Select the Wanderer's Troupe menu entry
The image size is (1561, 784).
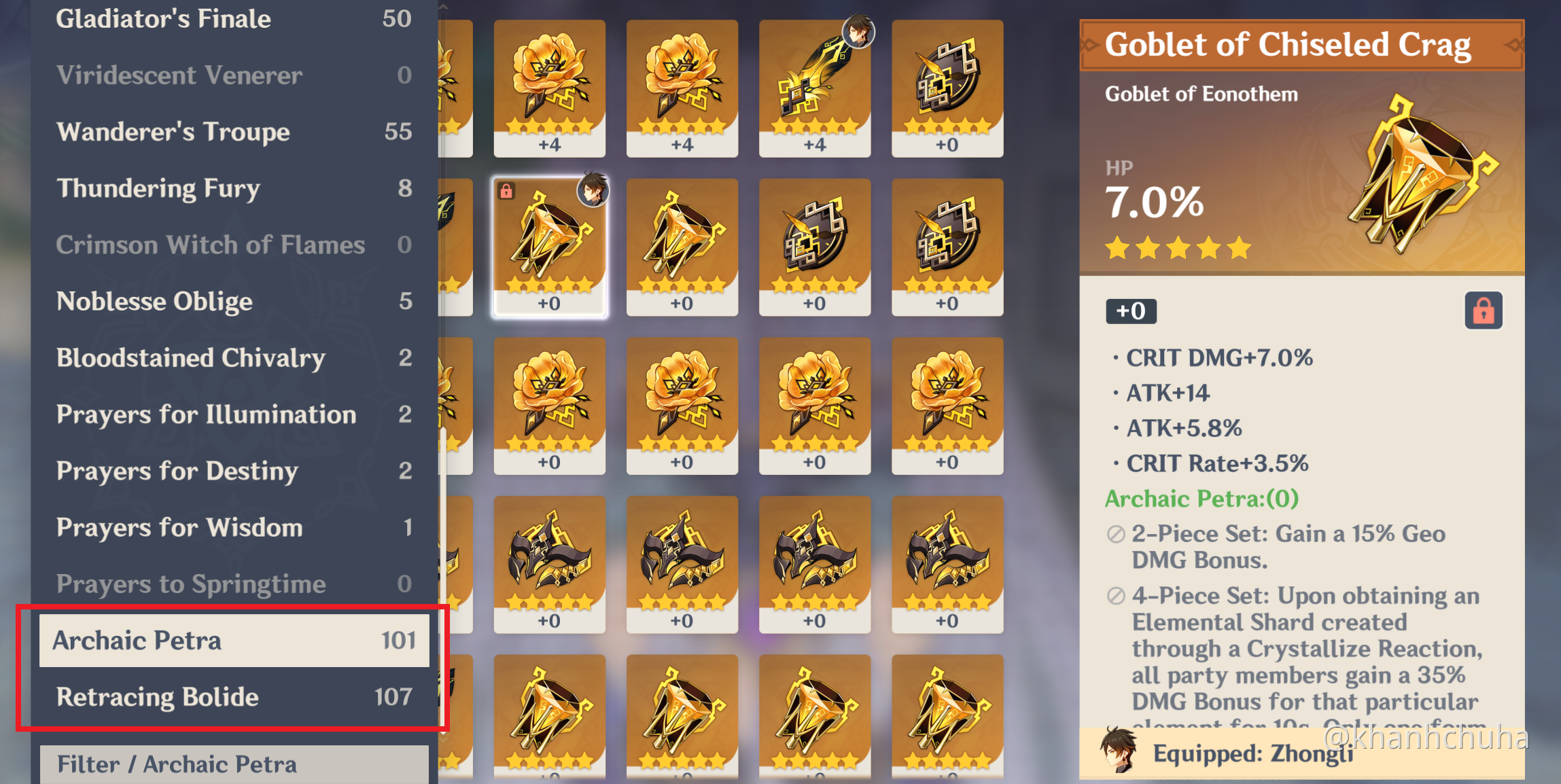172,131
